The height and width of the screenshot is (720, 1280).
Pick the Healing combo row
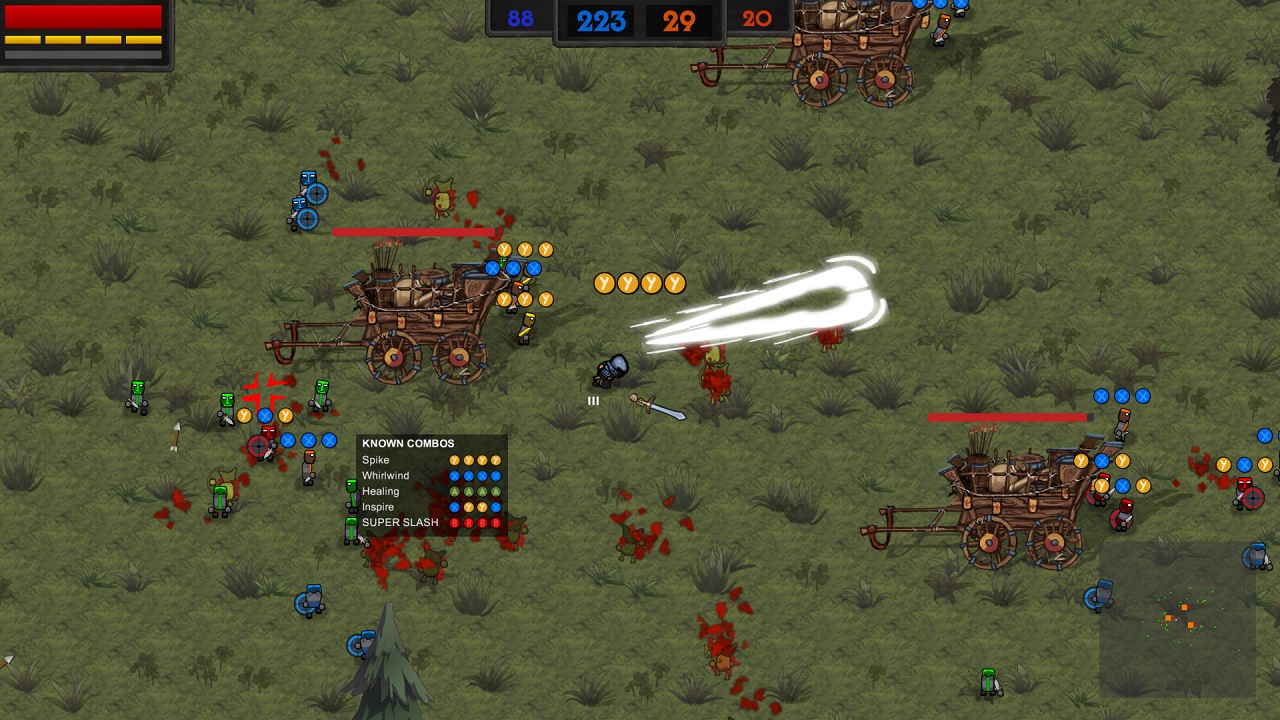(x=431, y=491)
